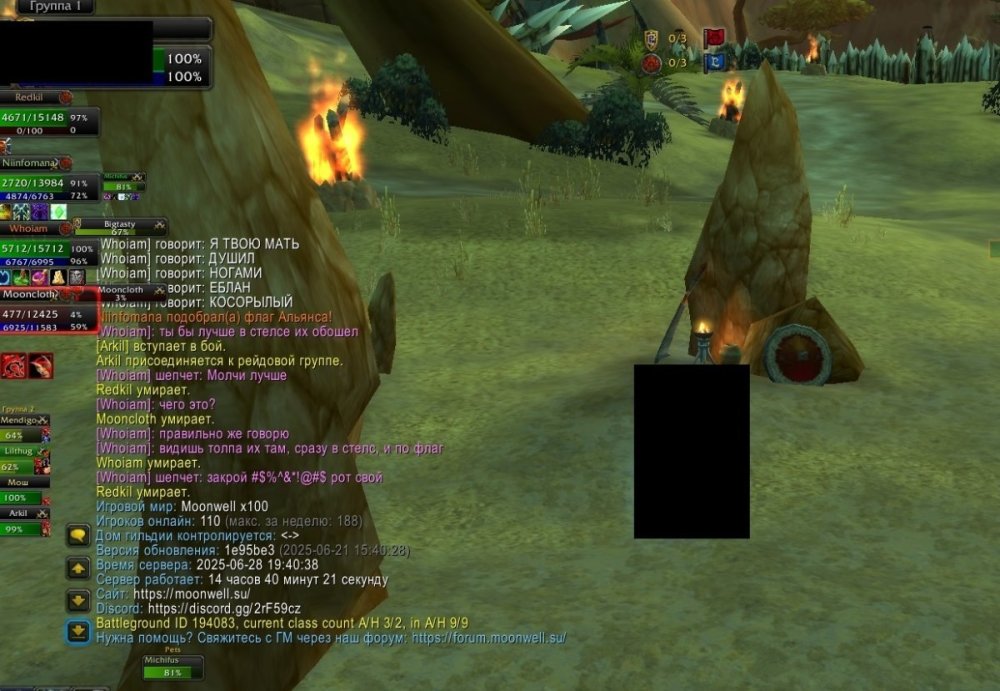Target Mendigo in the raid group list

tap(25, 429)
